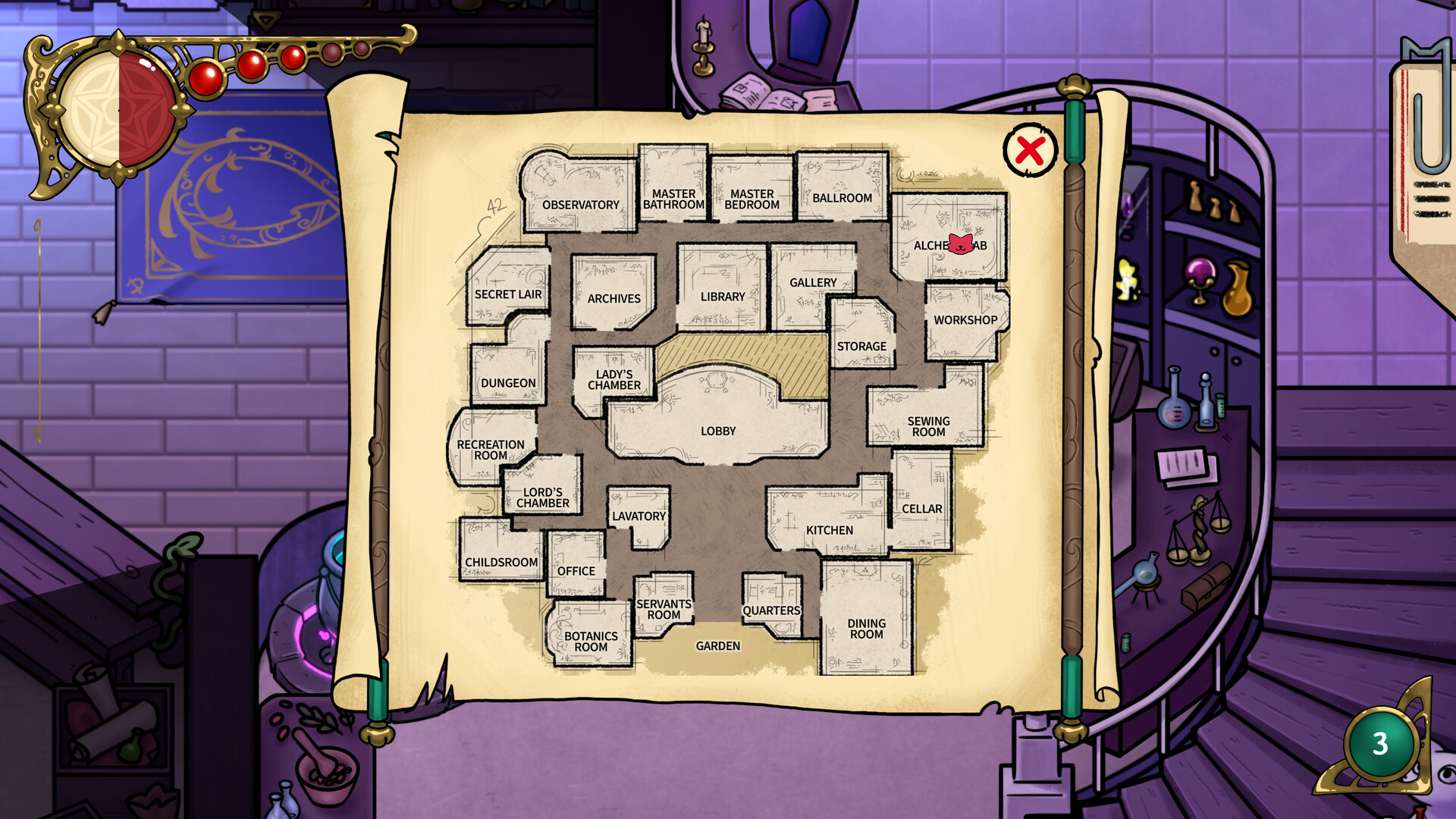Viewport: 1456px width, 819px height.
Task: Select the Garden area at the bottom
Action: (x=718, y=645)
